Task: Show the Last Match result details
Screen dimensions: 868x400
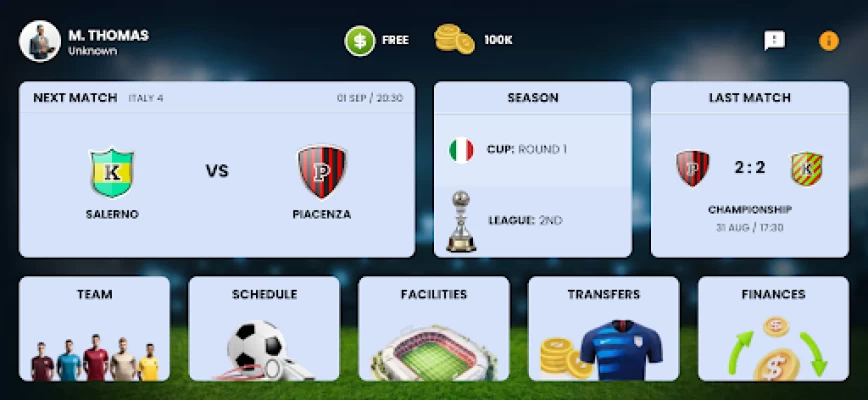Action: (x=750, y=169)
